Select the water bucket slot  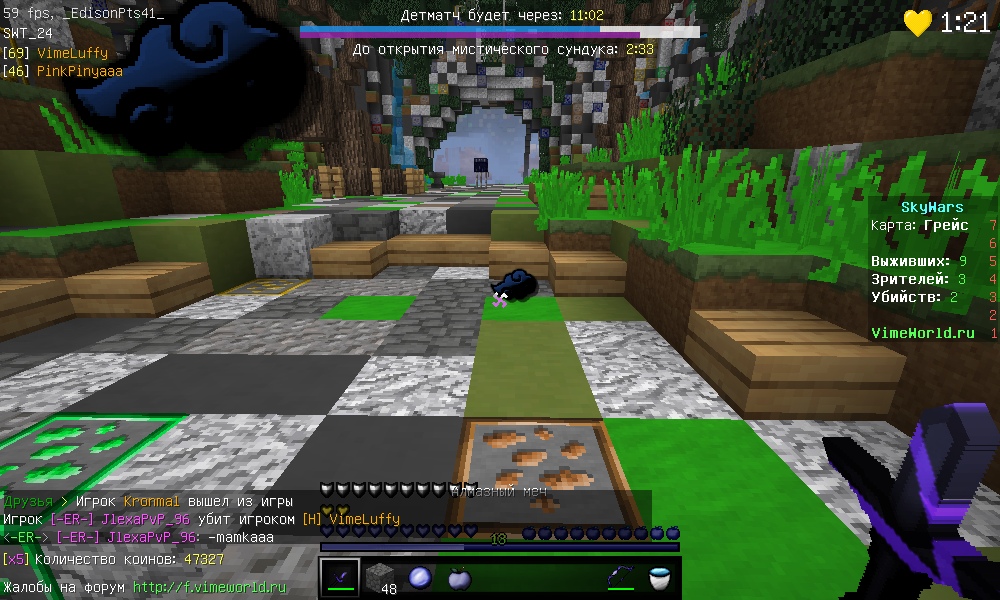660,577
